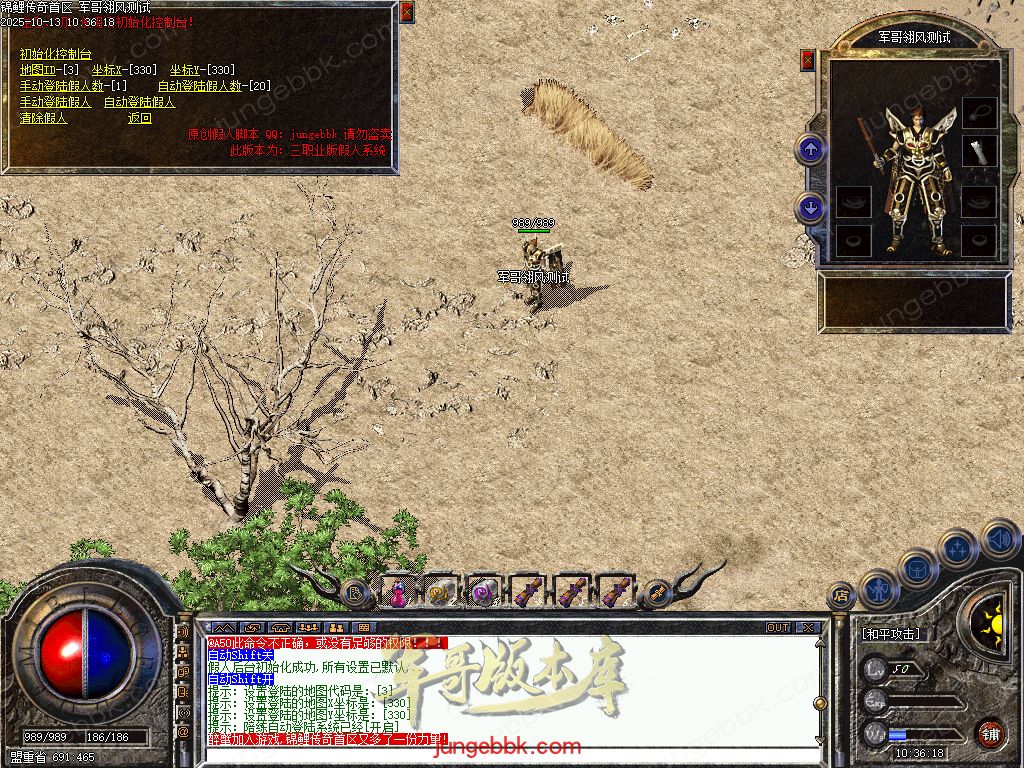Screen dimensions: 1024x768
Task: Click the 清除假人 link
Action: click(x=43, y=118)
